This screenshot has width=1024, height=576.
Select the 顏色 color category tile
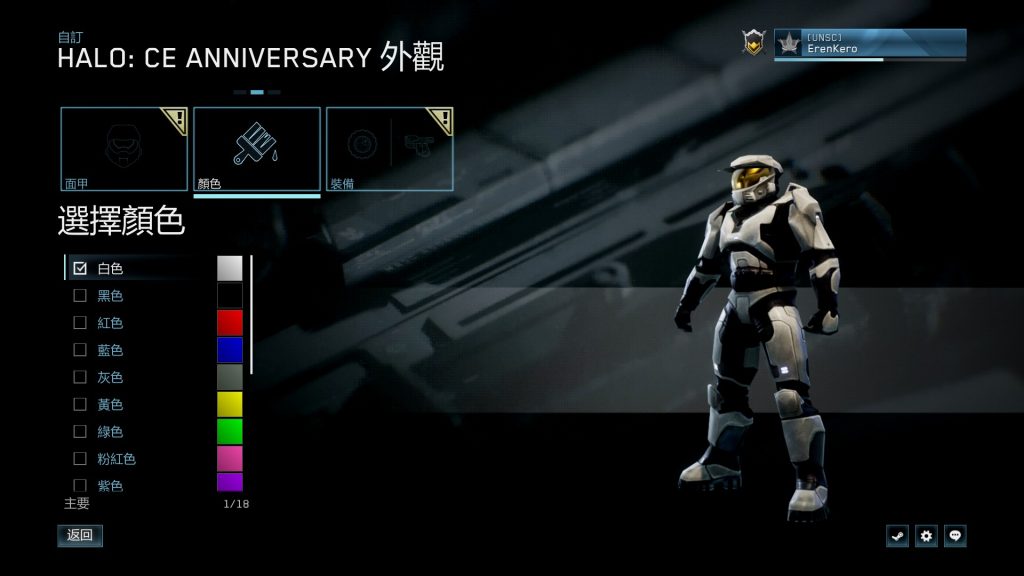(x=257, y=149)
